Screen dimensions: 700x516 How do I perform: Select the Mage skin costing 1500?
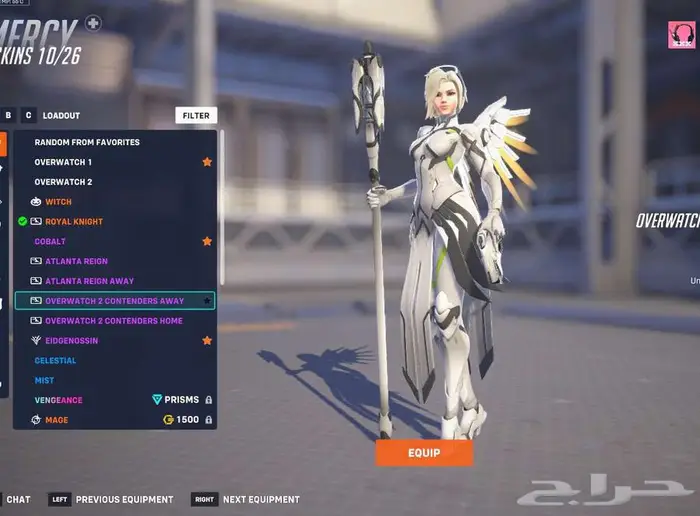pos(56,420)
